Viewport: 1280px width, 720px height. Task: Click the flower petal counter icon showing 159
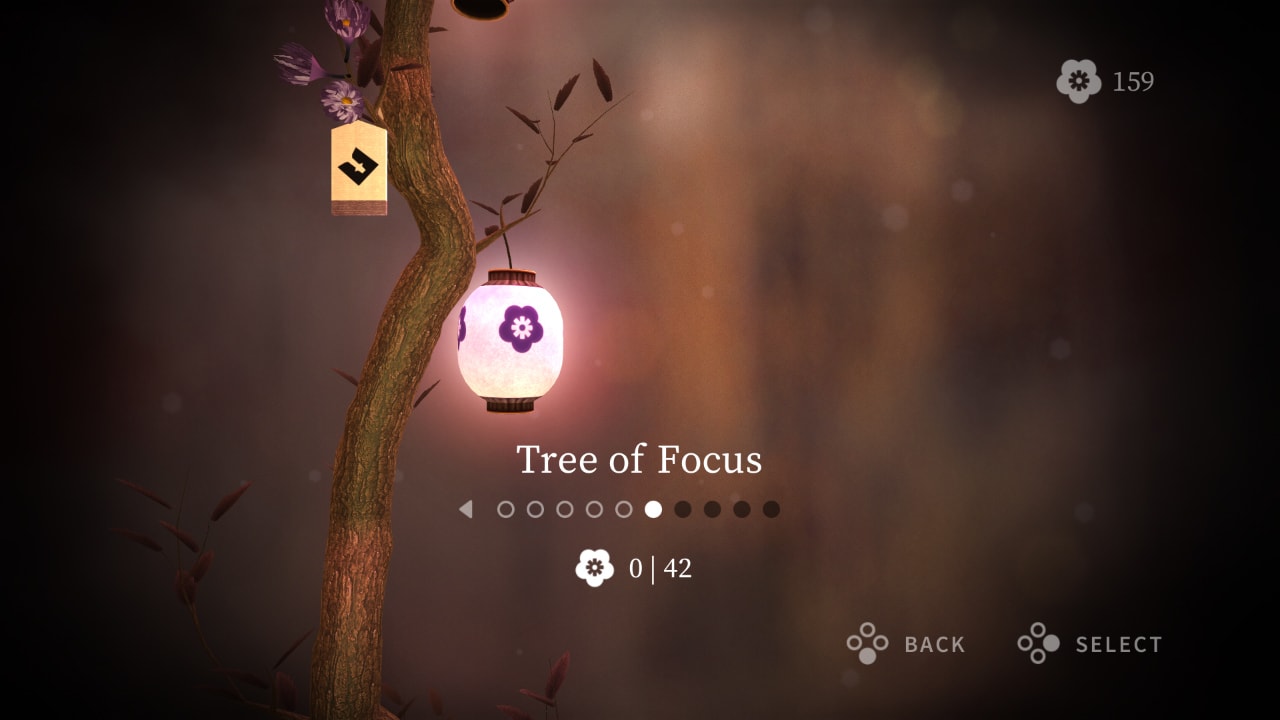[1081, 81]
